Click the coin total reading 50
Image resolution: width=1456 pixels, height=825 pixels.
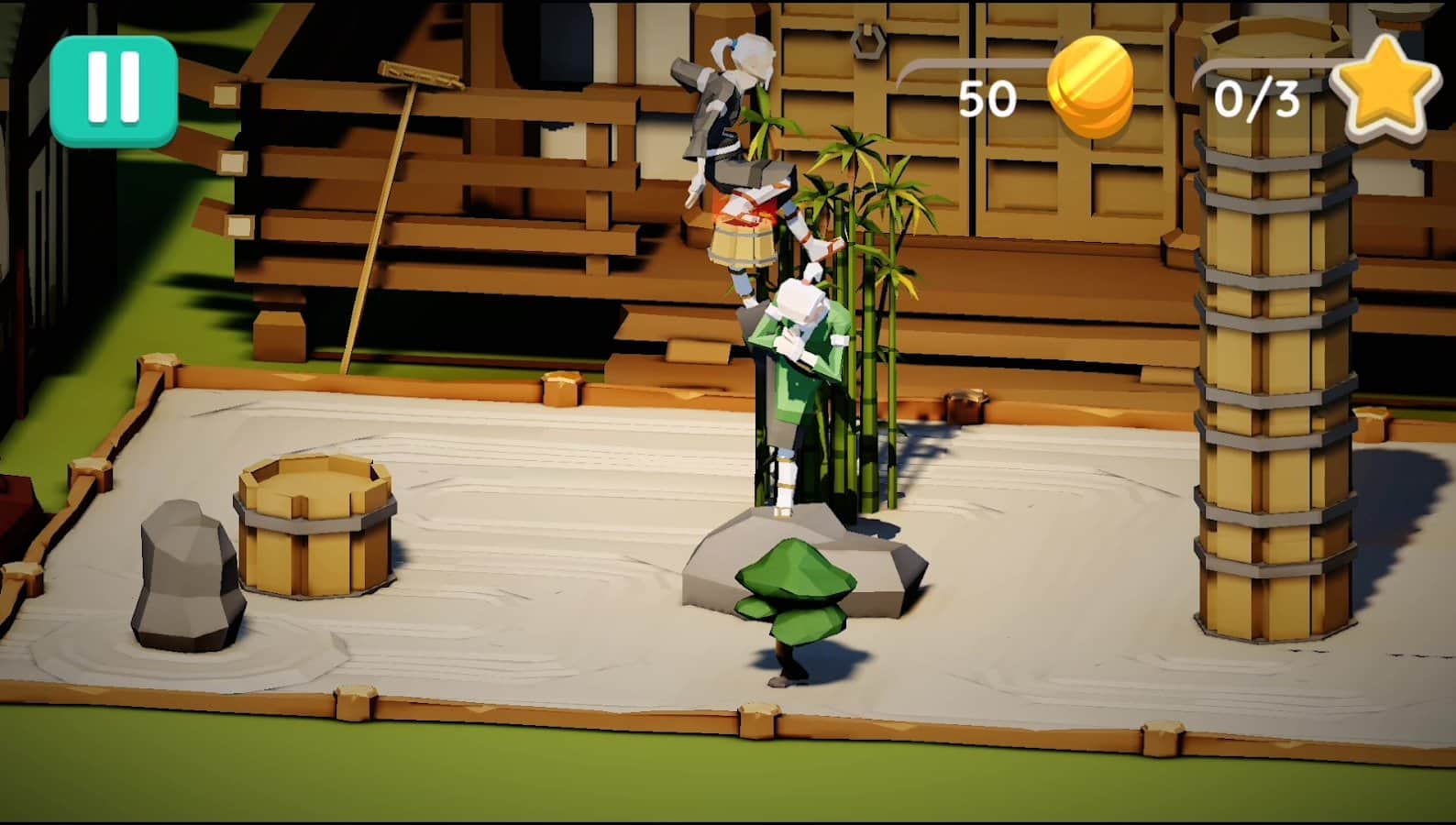(x=987, y=98)
